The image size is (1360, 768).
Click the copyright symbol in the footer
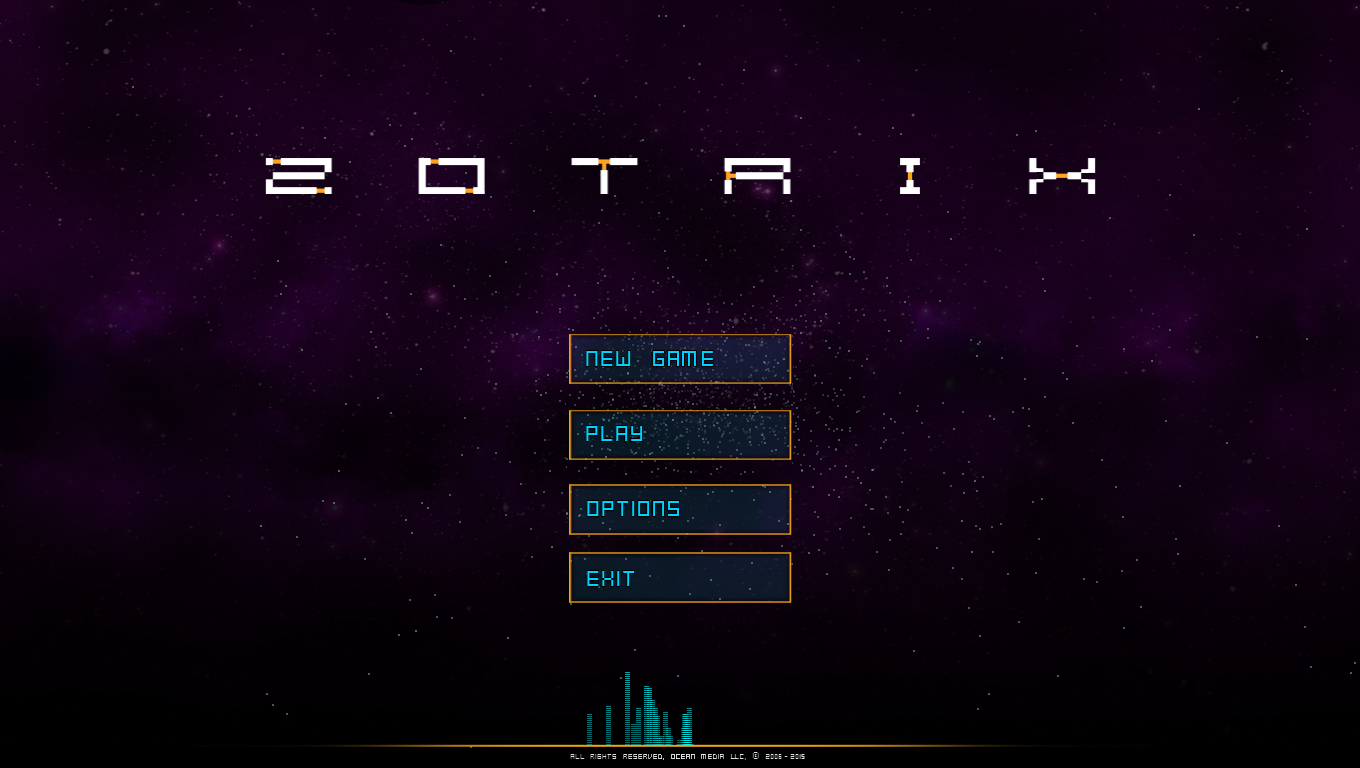[755, 756]
